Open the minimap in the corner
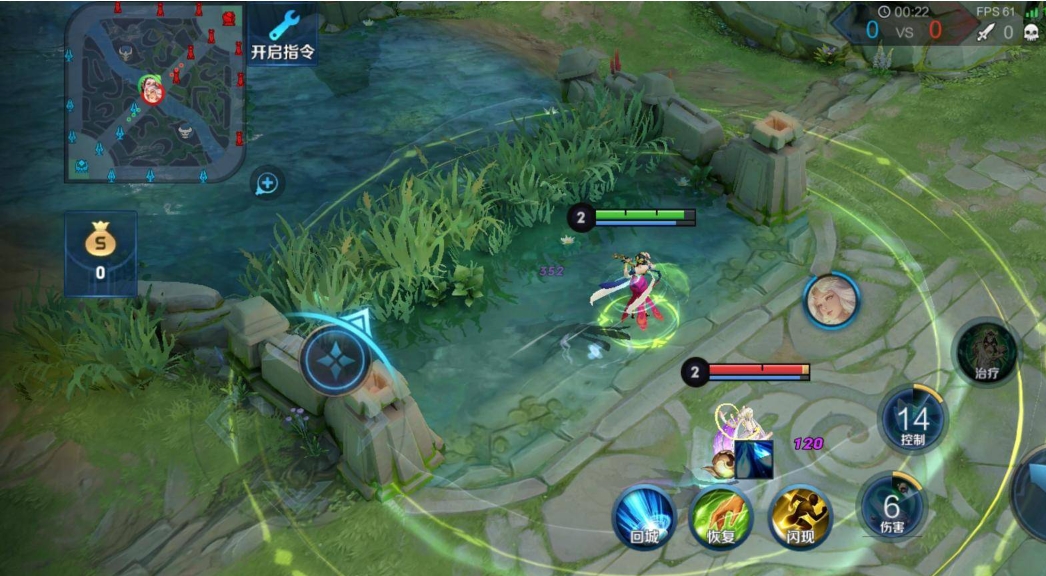The width and height of the screenshot is (1046, 576). 155,92
